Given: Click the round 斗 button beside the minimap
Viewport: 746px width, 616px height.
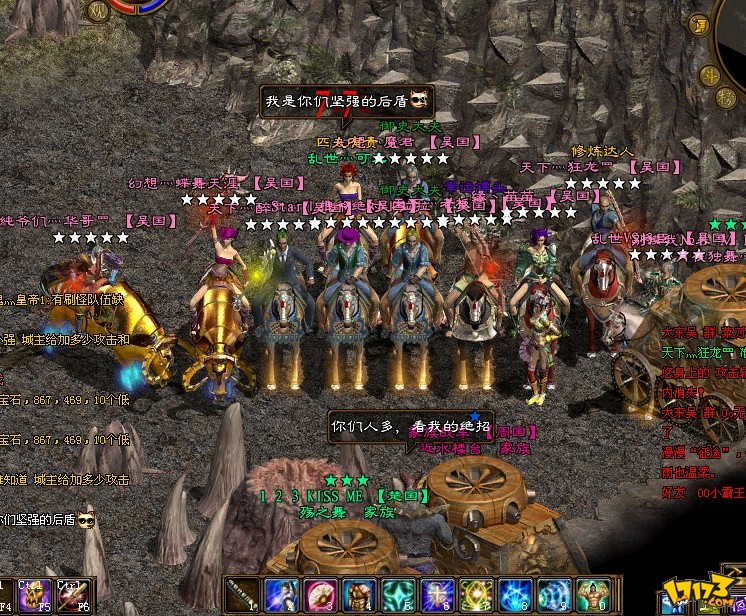Looking at the screenshot, I should point(710,76).
